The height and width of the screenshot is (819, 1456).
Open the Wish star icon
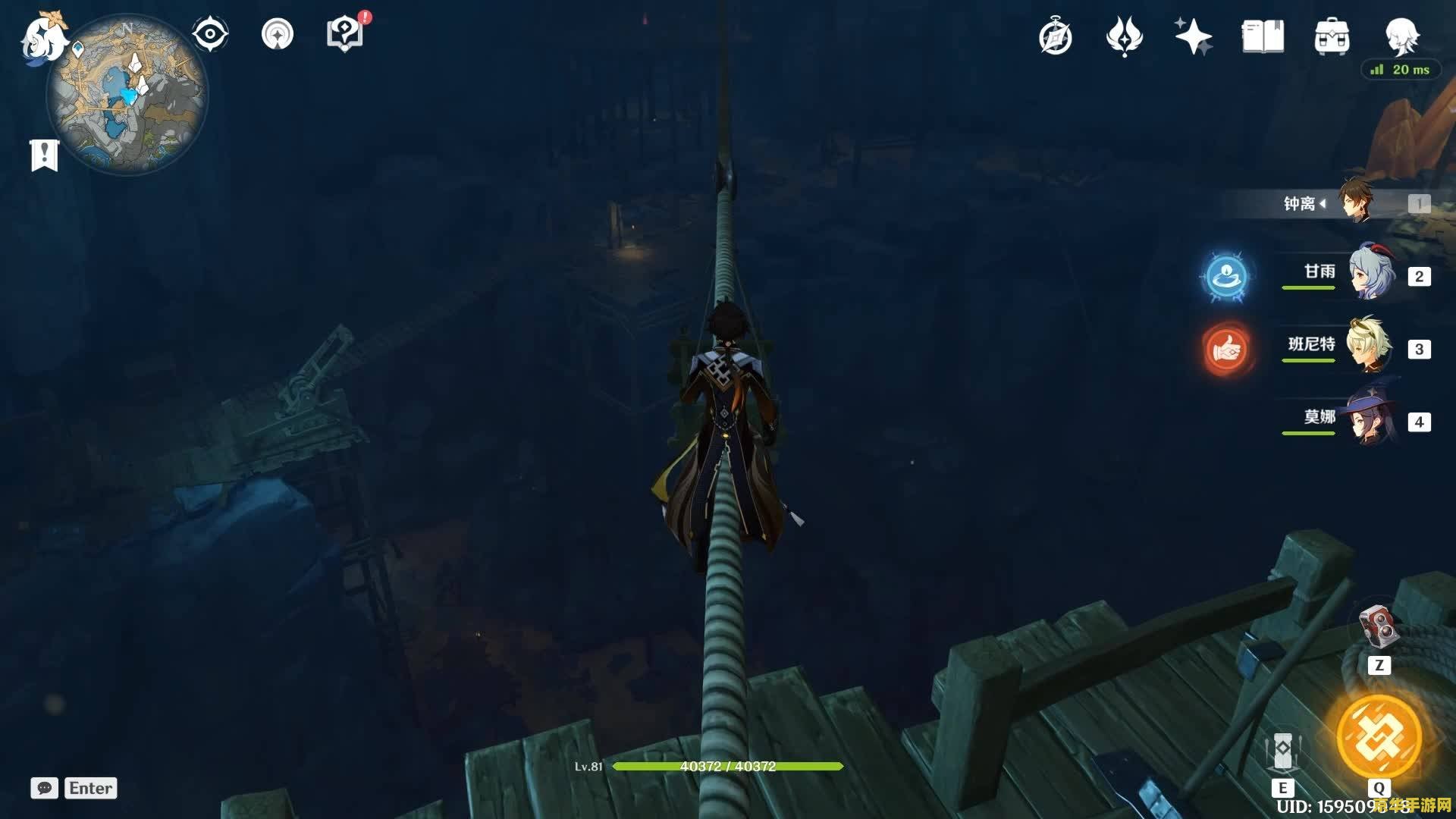(x=1193, y=36)
